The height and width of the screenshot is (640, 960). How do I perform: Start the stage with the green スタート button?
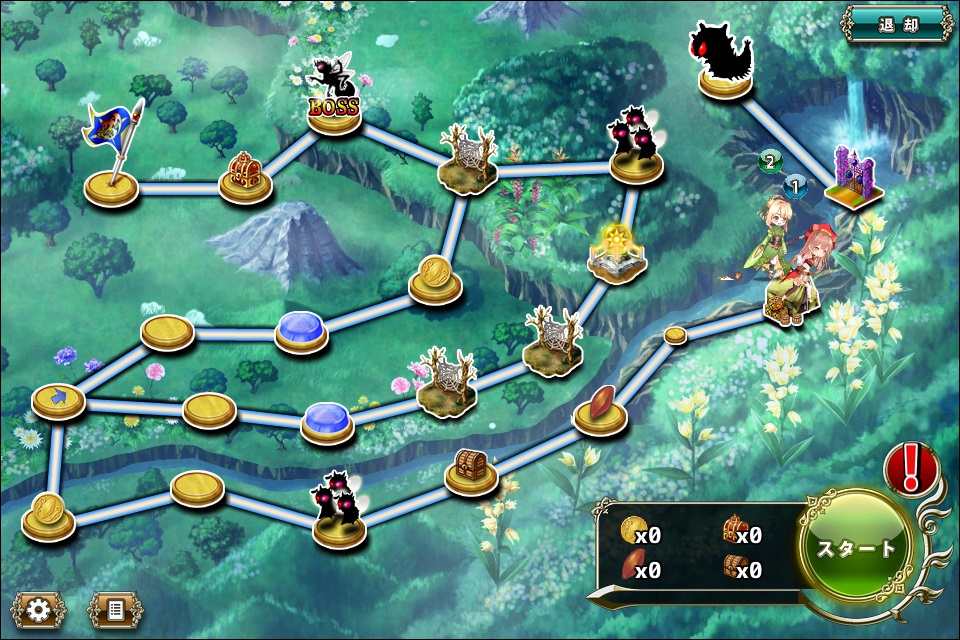[x=857, y=548]
